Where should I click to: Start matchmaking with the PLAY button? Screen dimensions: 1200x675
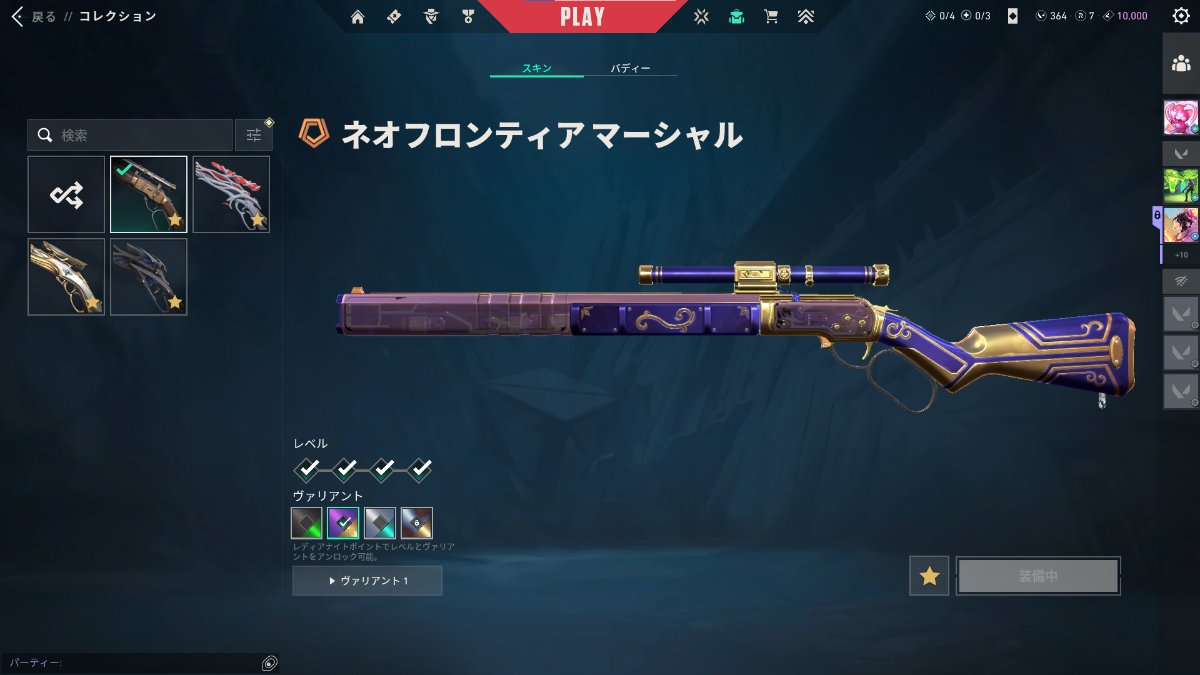(x=582, y=17)
